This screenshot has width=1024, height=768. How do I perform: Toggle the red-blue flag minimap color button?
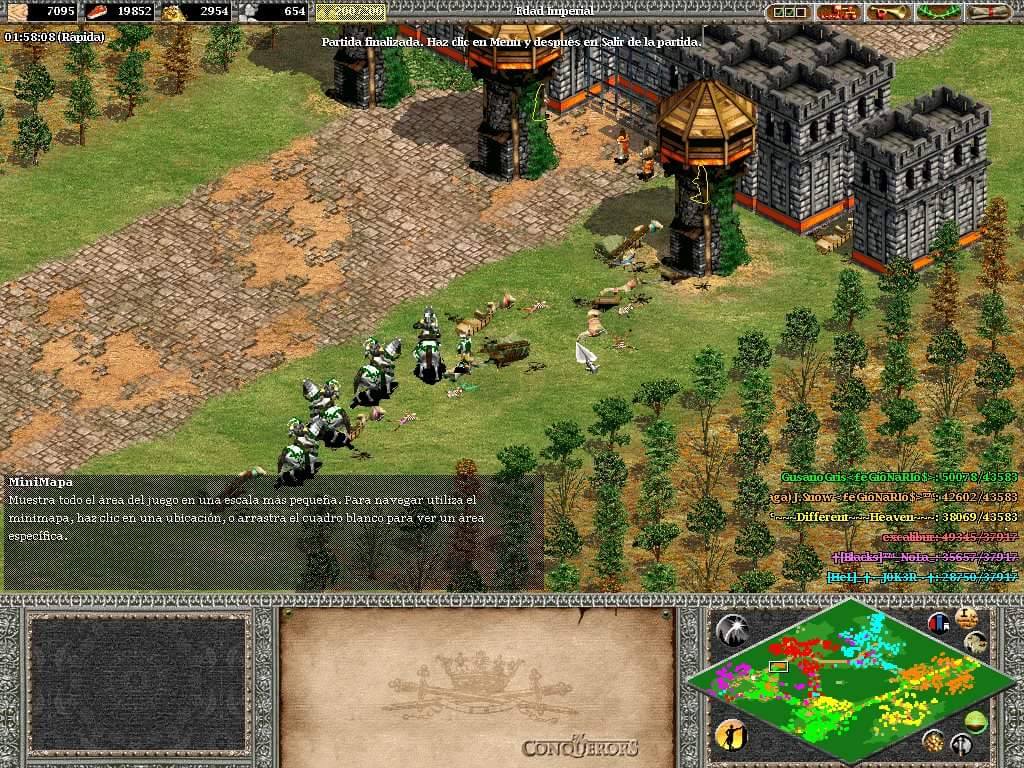[x=939, y=623]
